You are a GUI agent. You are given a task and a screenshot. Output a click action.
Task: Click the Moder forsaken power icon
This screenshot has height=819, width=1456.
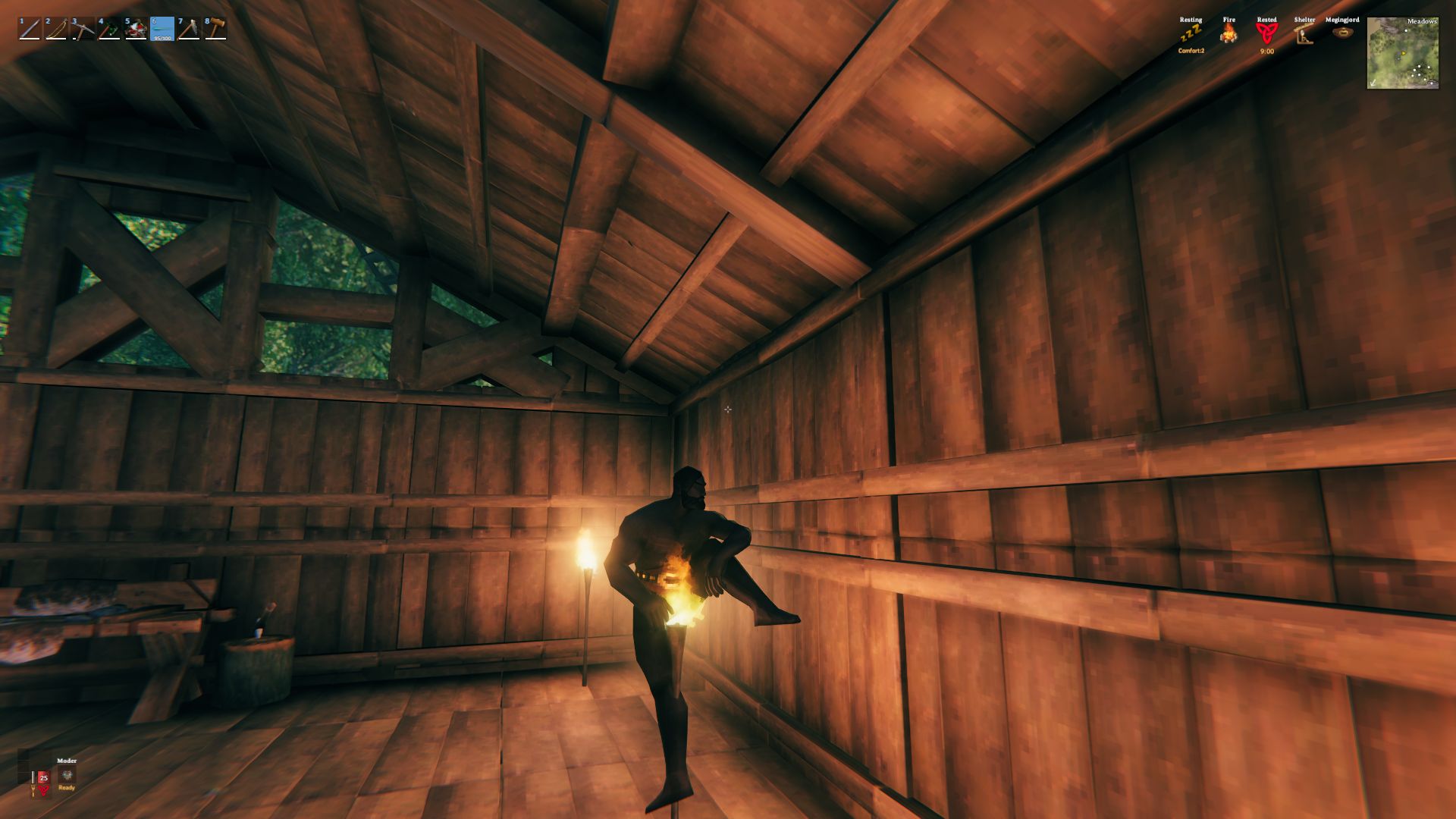point(67,776)
